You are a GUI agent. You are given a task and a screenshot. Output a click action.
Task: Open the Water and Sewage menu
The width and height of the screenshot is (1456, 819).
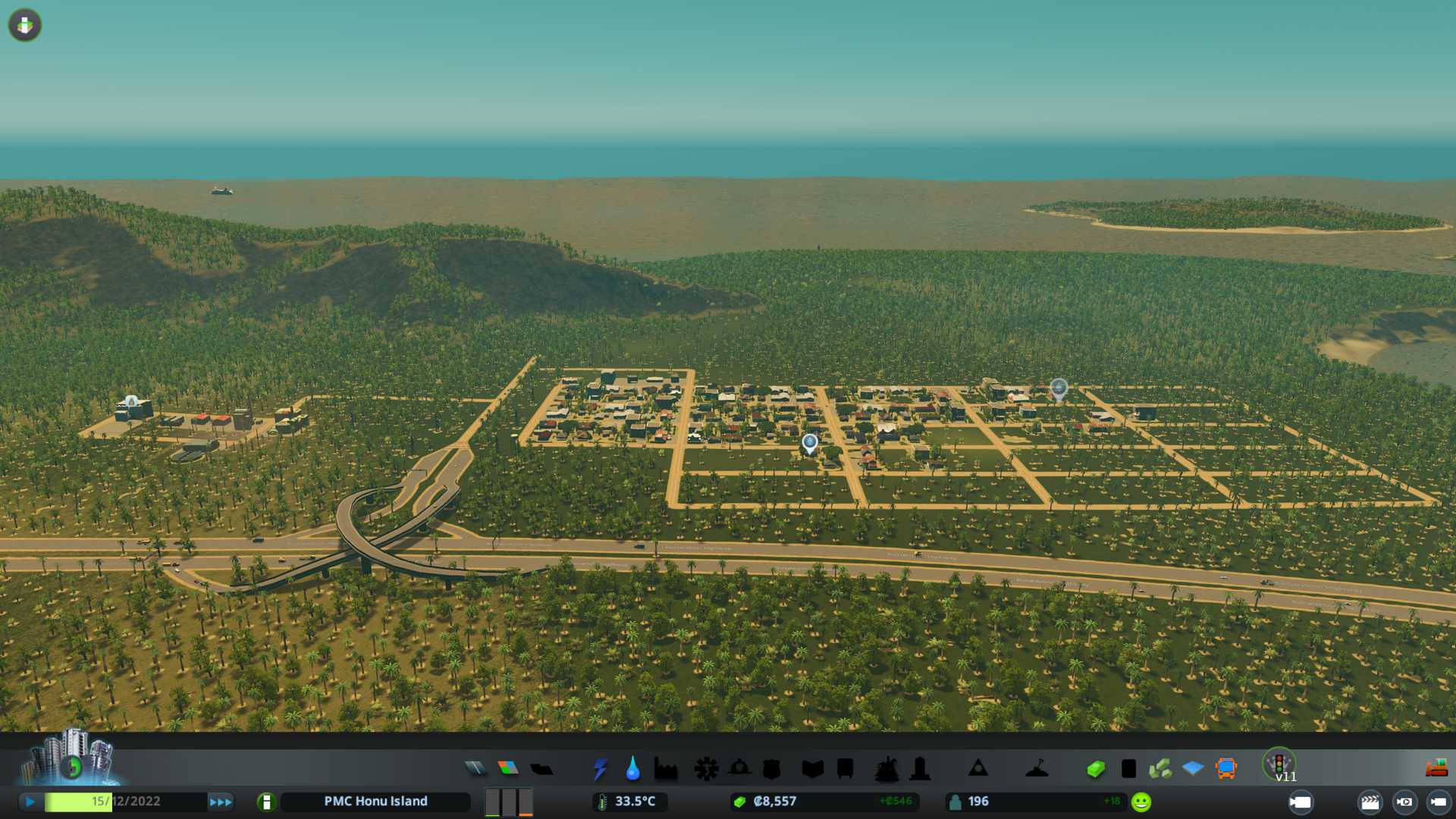[632, 769]
